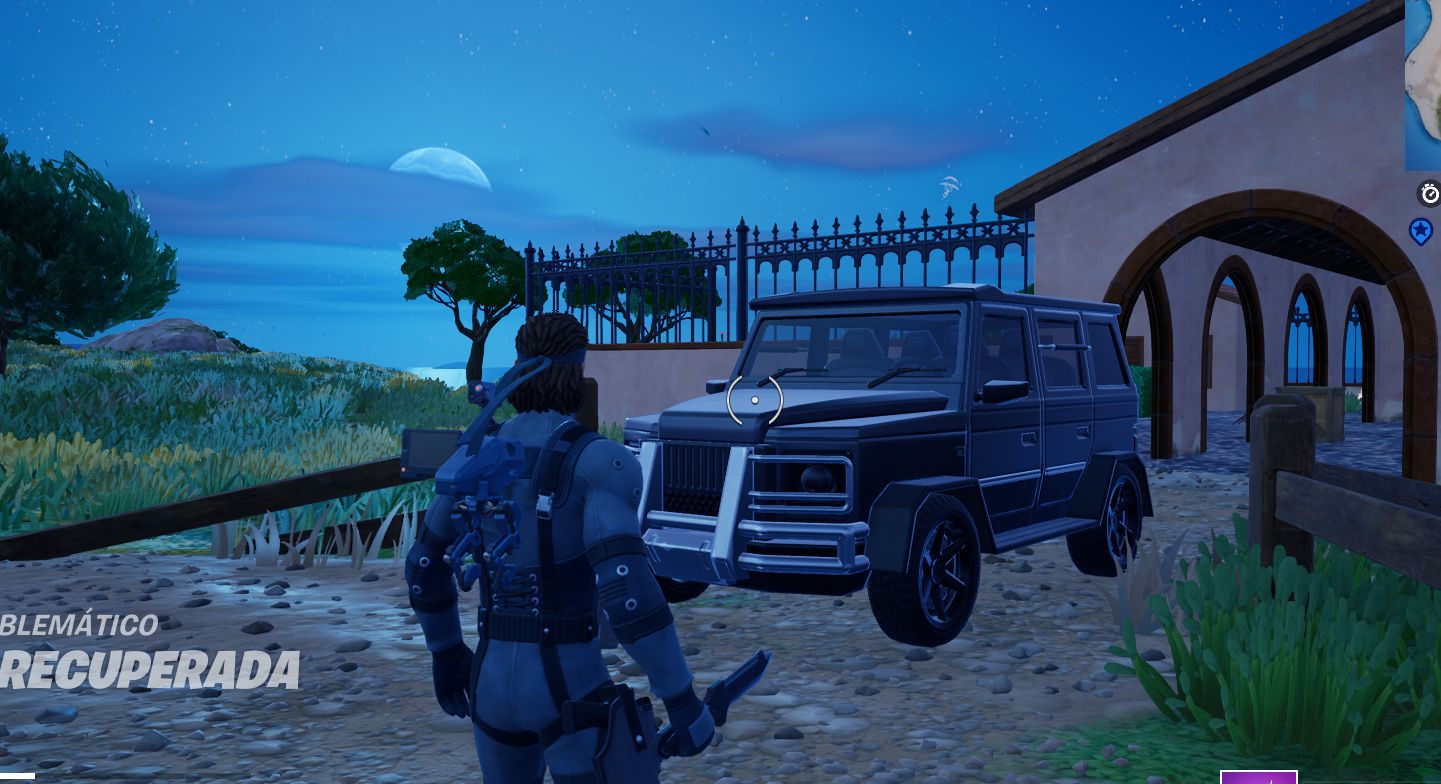Click the stopwatch needle inside the timer badge

1431,193
